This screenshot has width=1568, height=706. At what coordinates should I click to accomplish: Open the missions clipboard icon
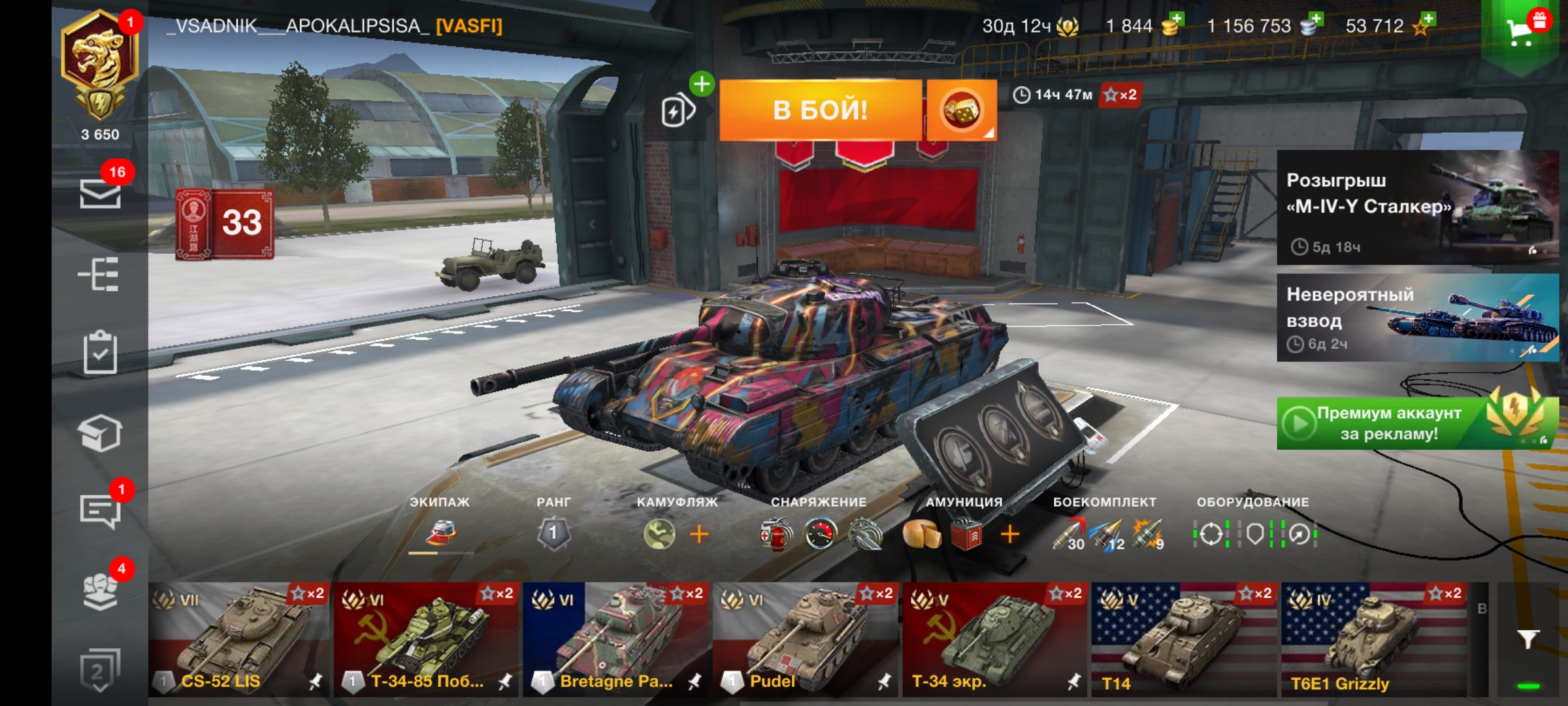[100, 352]
